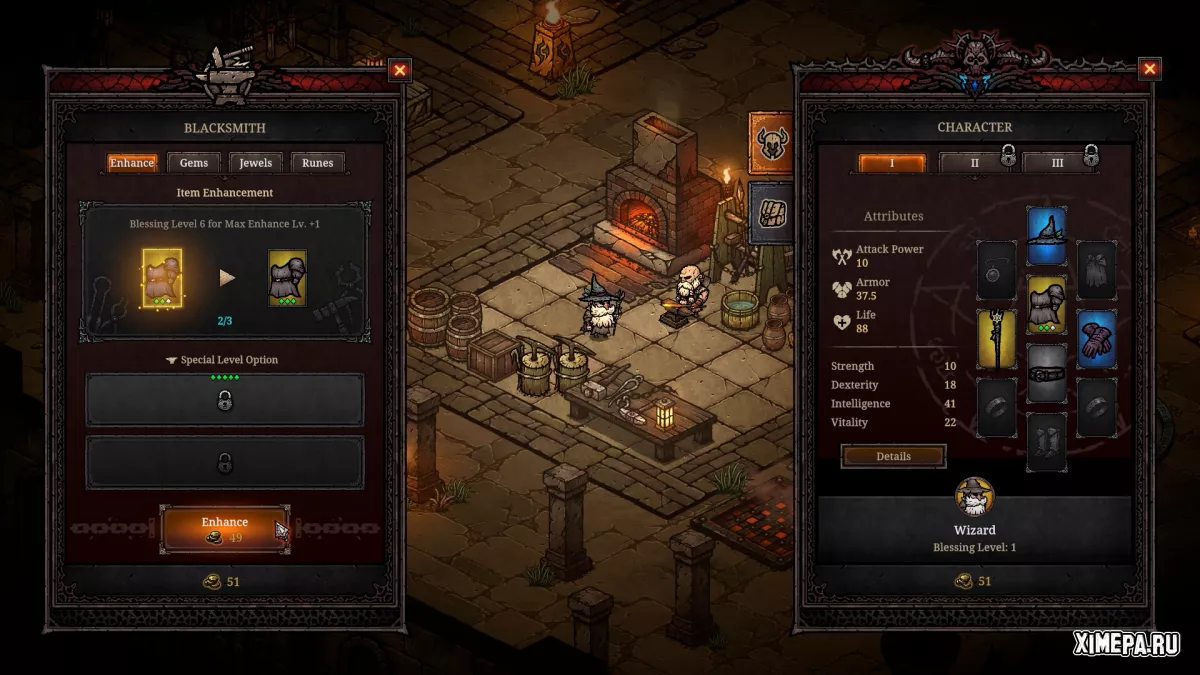The width and height of the screenshot is (1200, 675).
Task: Click the equipped chest armor slot
Action: (x=1046, y=304)
